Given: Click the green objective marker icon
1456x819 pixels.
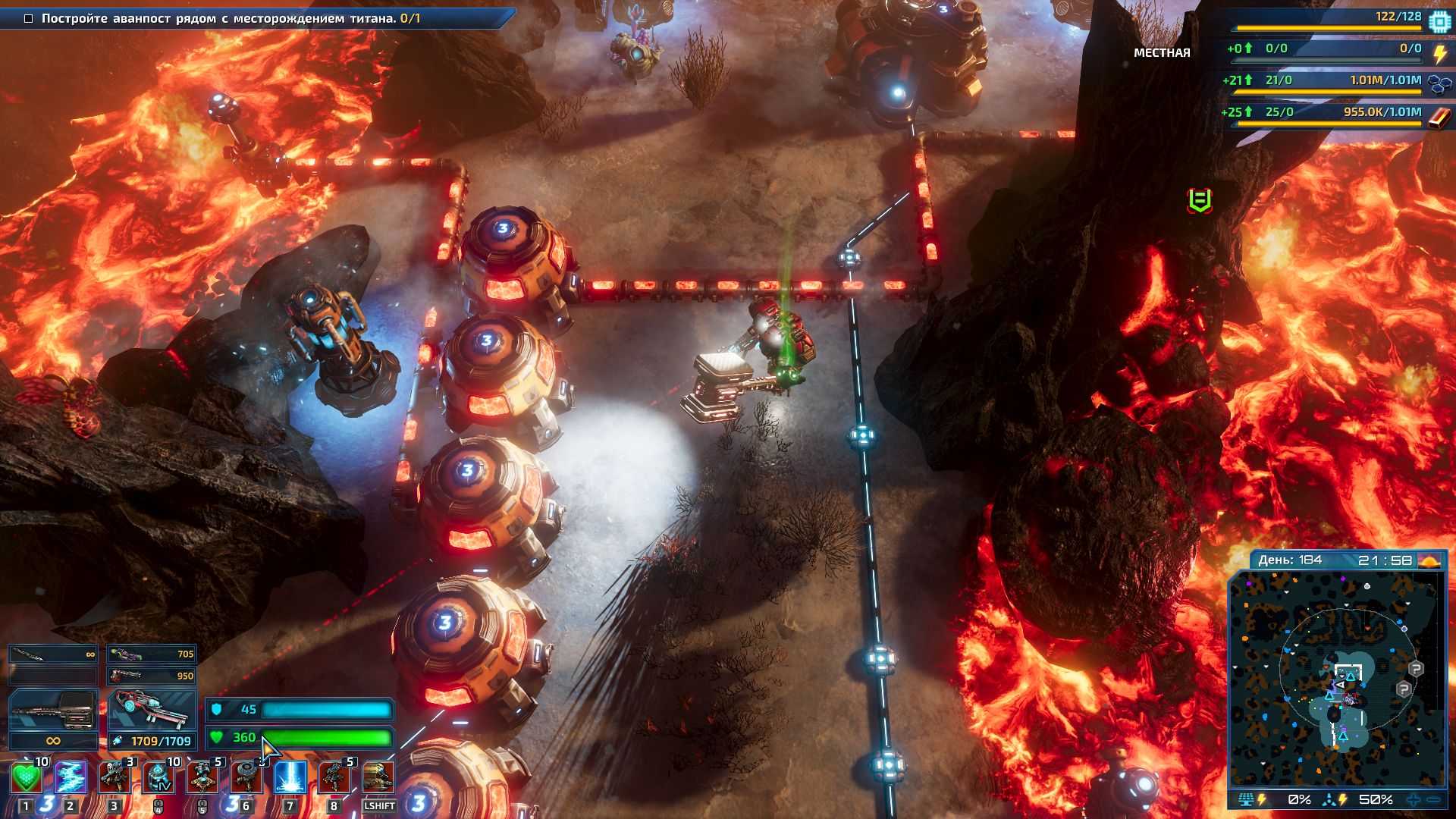Looking at the screenshot, I should tap(1199, 200).
